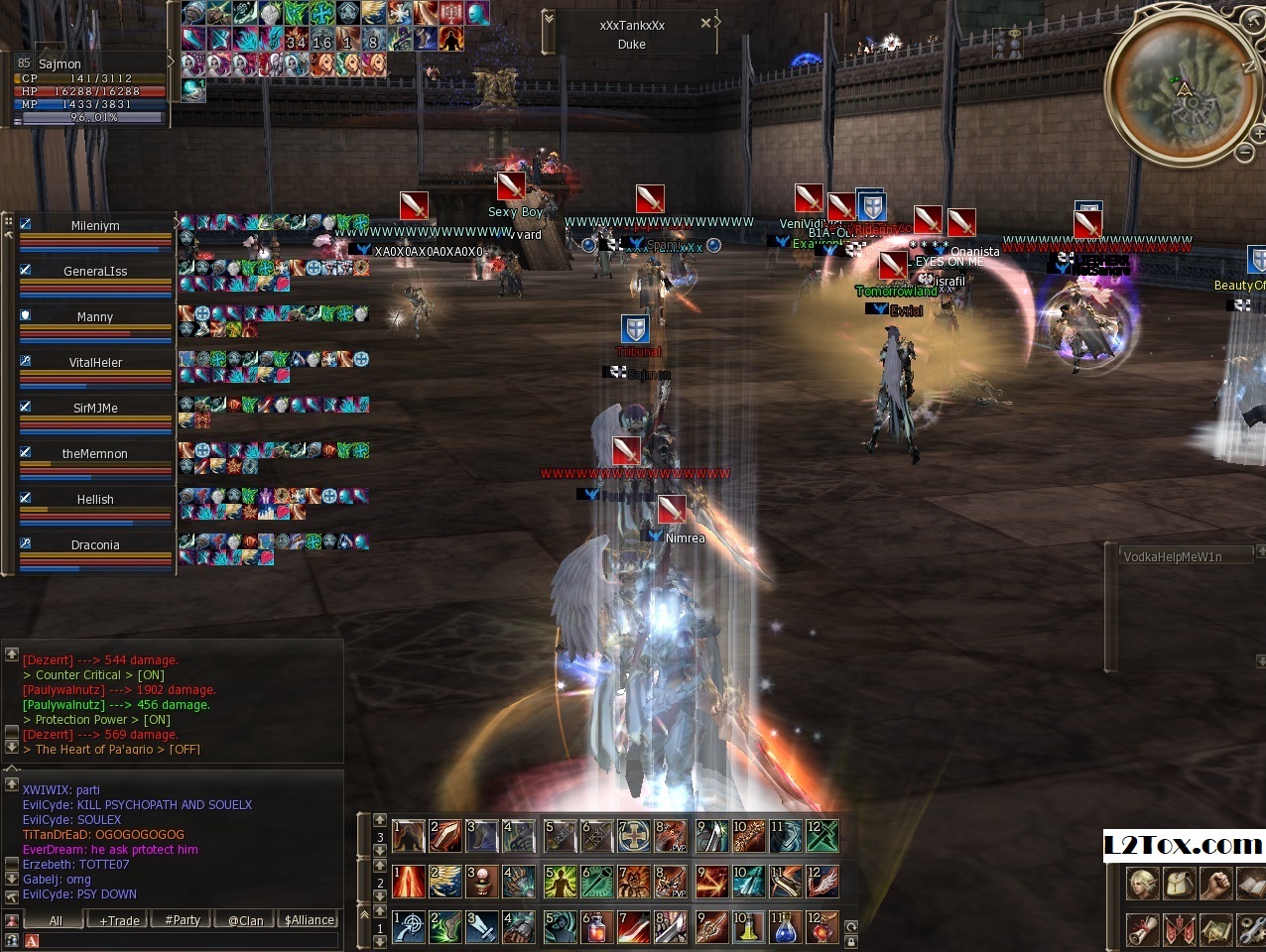1266x952 pixels.
Task: Select party member theMemnon
Action: pyautogui.click(x=95, y=455)
